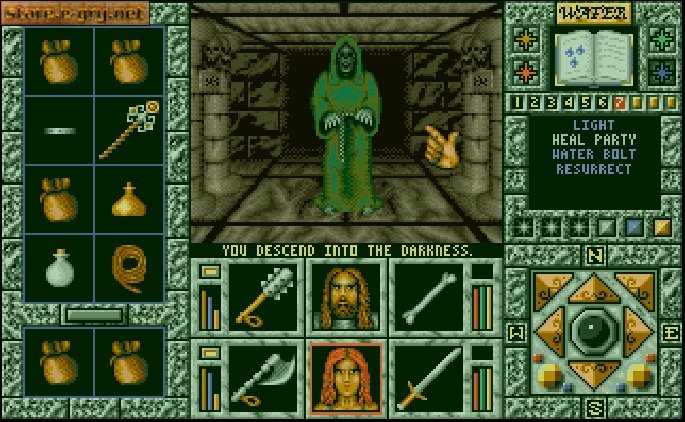685x422 pixels.
Task: Select the round white potion flask
Action: (60, 268)
